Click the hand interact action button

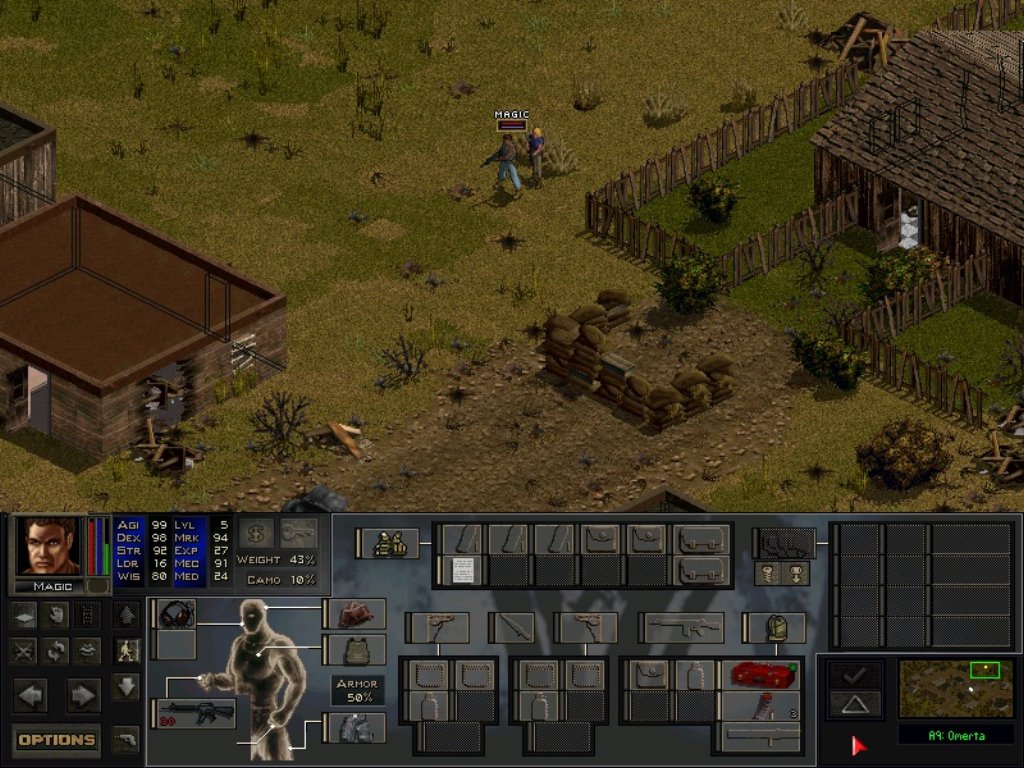pyautogui.click(x=56, y=615)
